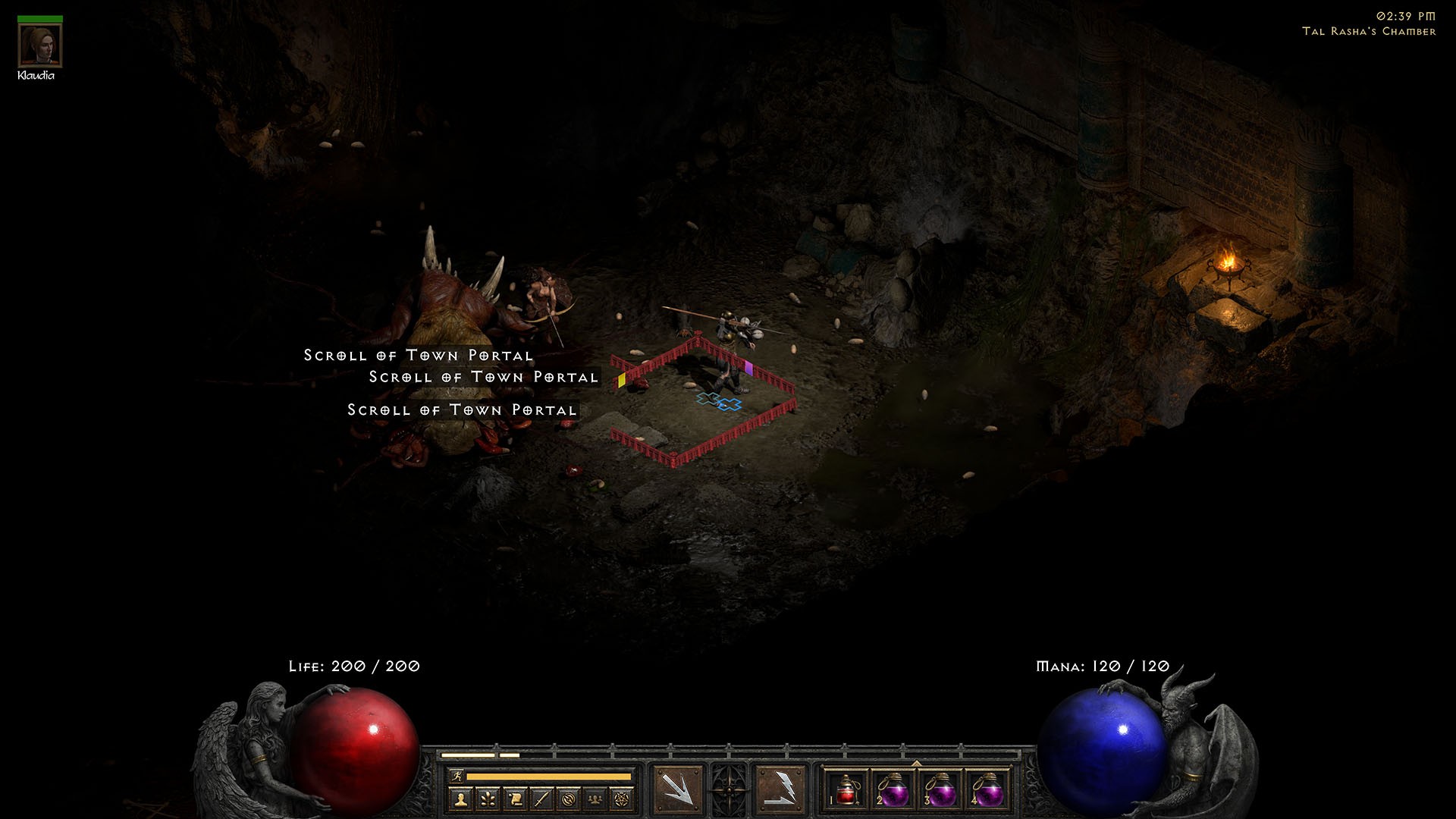This screenshot has width=1456, height=819.
Task: Use the potion in belt slot 4
Action: tap(989, 793)
